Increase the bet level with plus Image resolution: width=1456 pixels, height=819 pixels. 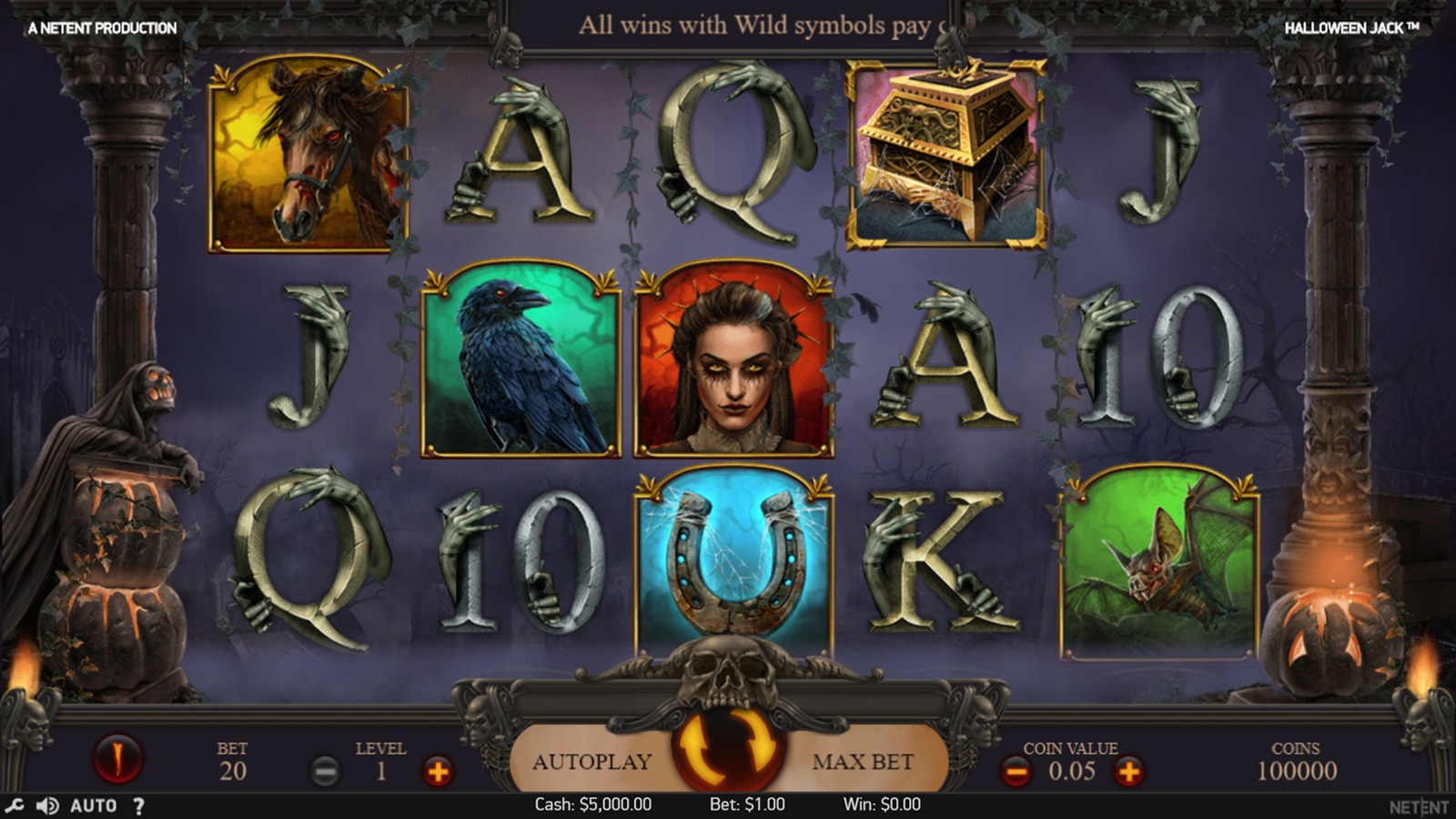coord(438,773)
